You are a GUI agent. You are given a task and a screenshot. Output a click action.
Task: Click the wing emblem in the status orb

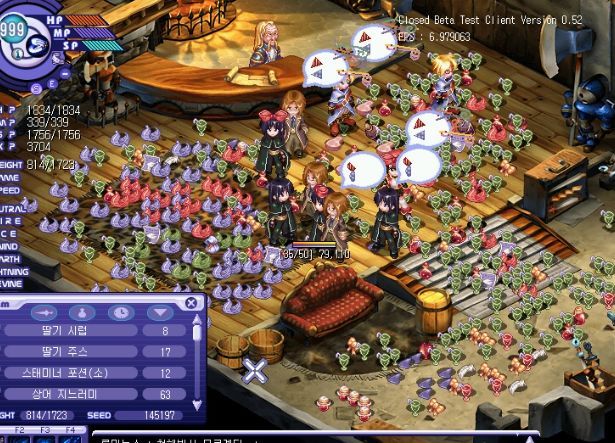37,45
